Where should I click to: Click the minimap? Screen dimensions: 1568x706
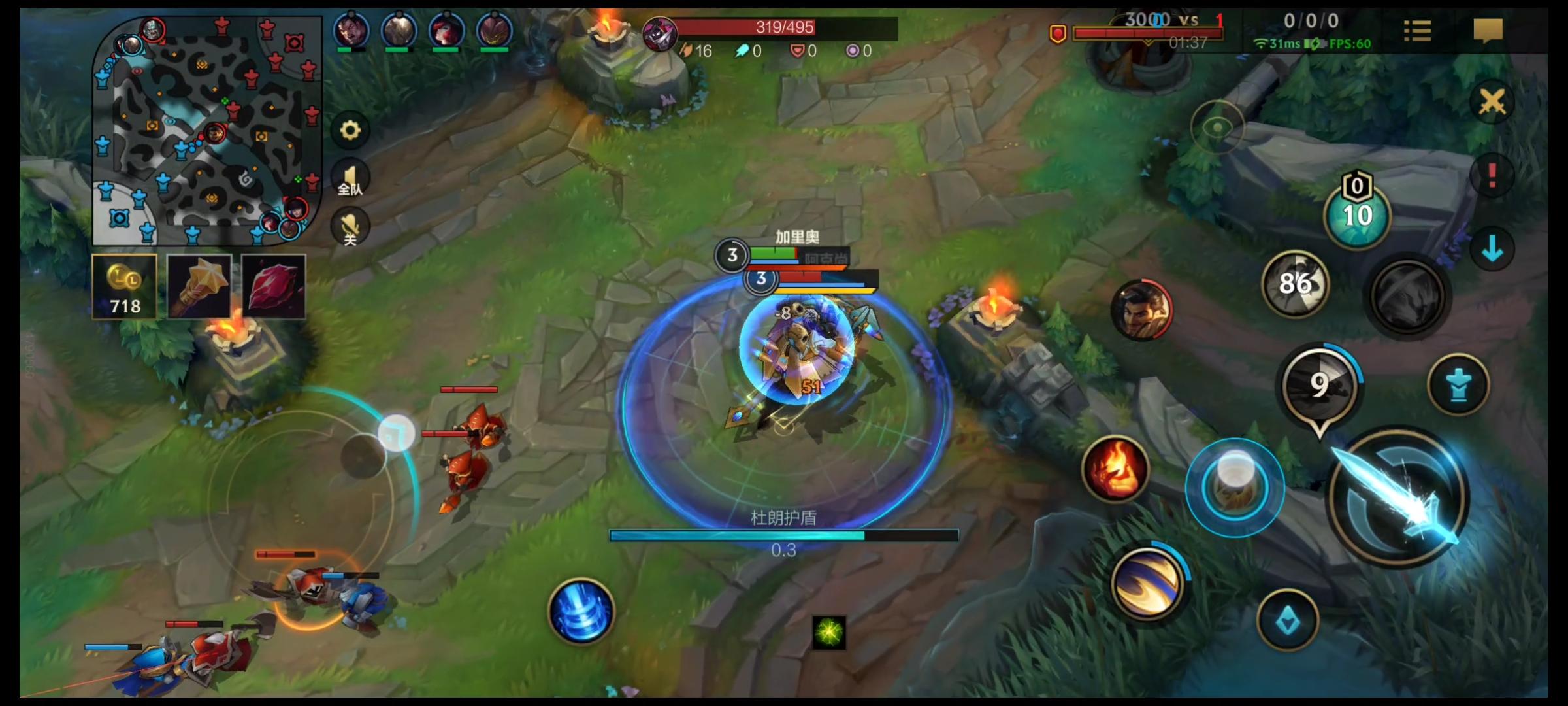[207, 131]
